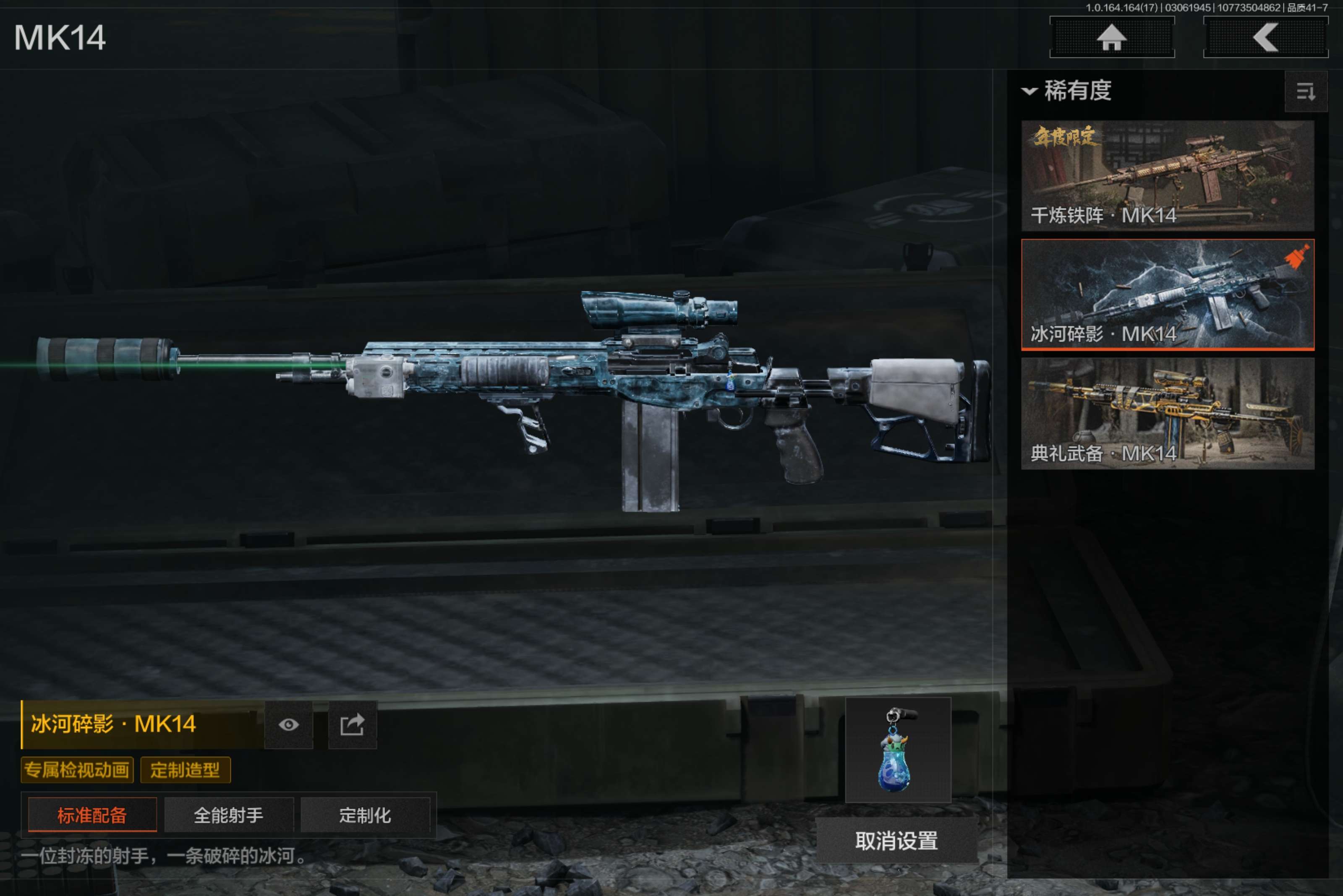
Task: Open the 定制造型 tag
Action: [185, 770]
